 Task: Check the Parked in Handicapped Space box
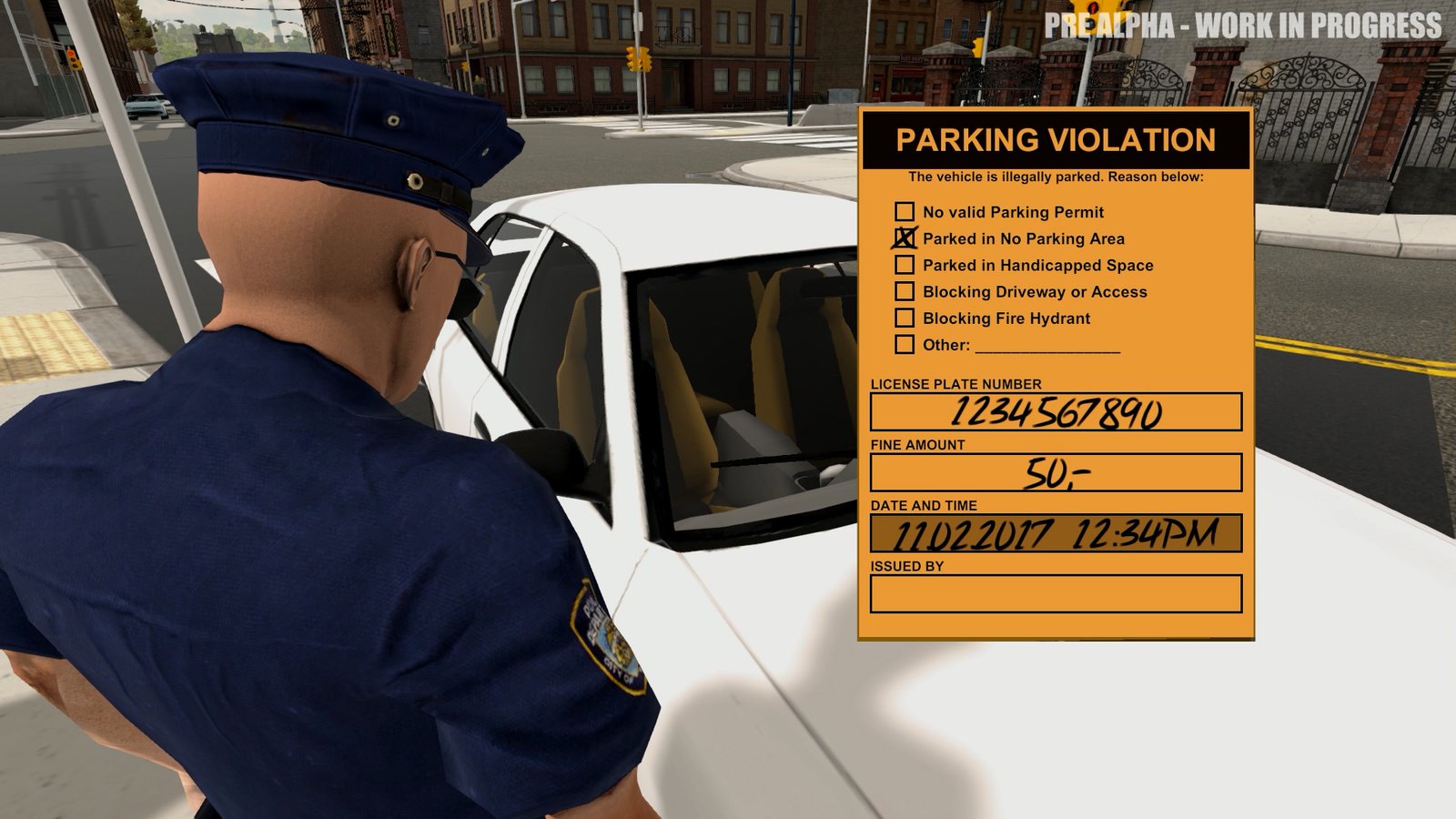[903, 265]
